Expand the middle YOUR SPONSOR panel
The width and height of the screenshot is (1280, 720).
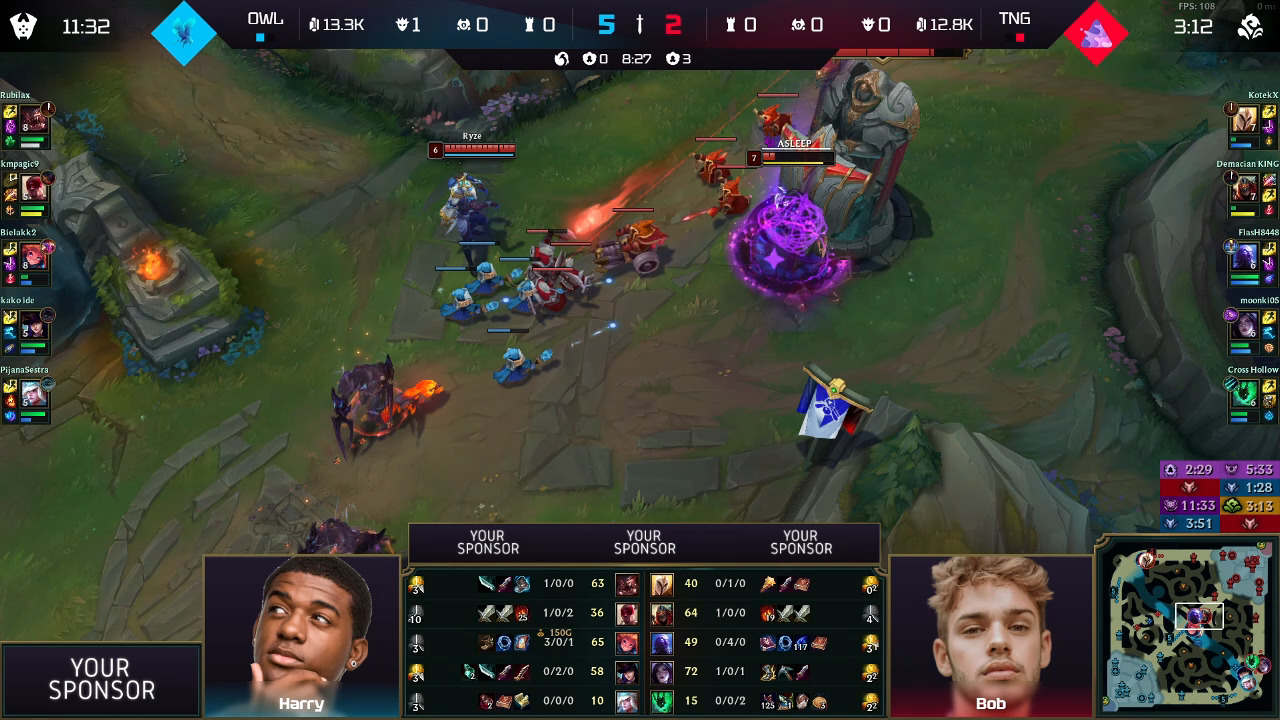644,542
